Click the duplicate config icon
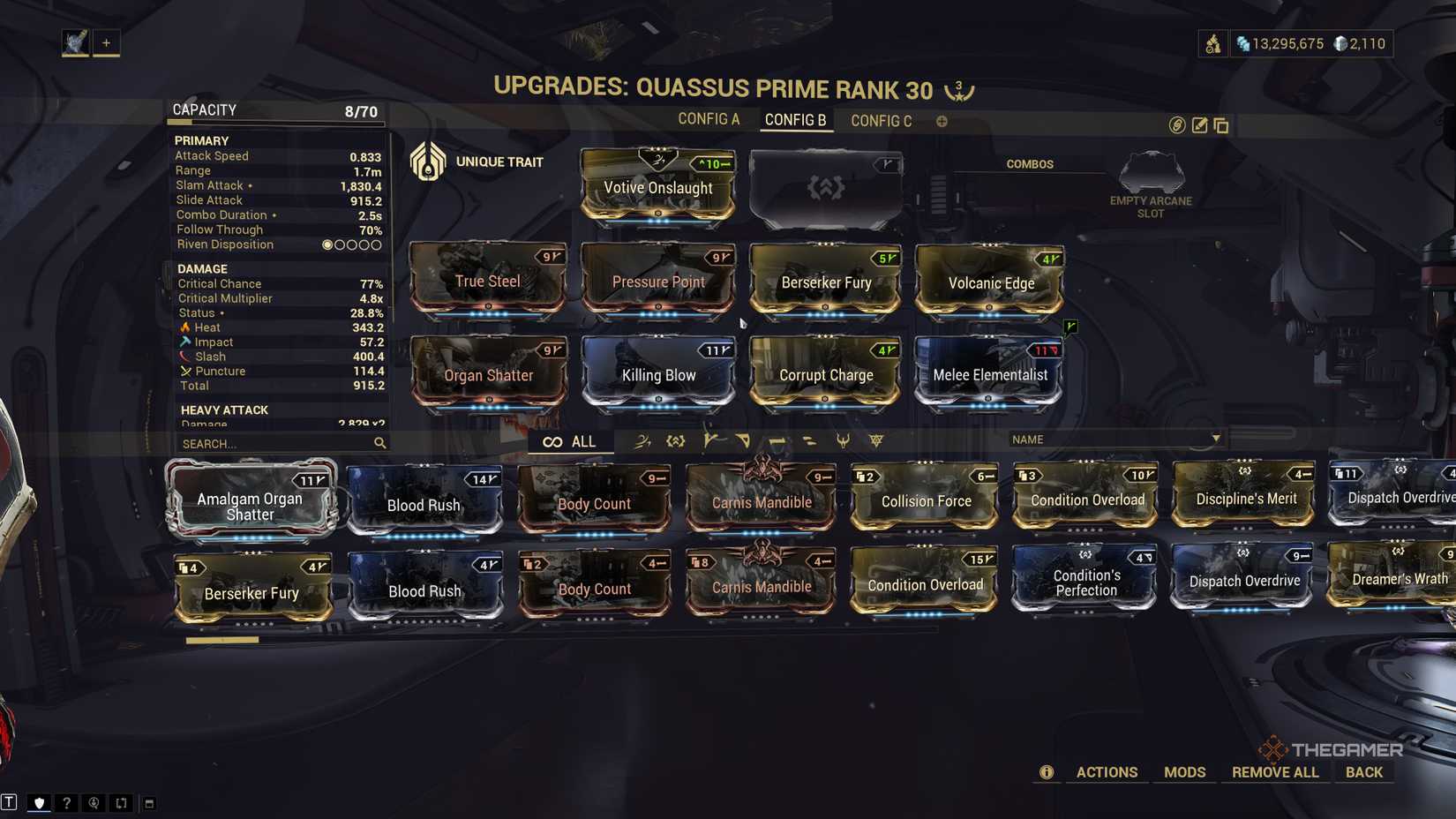 pyautogui.click(x=1221, y=125)
